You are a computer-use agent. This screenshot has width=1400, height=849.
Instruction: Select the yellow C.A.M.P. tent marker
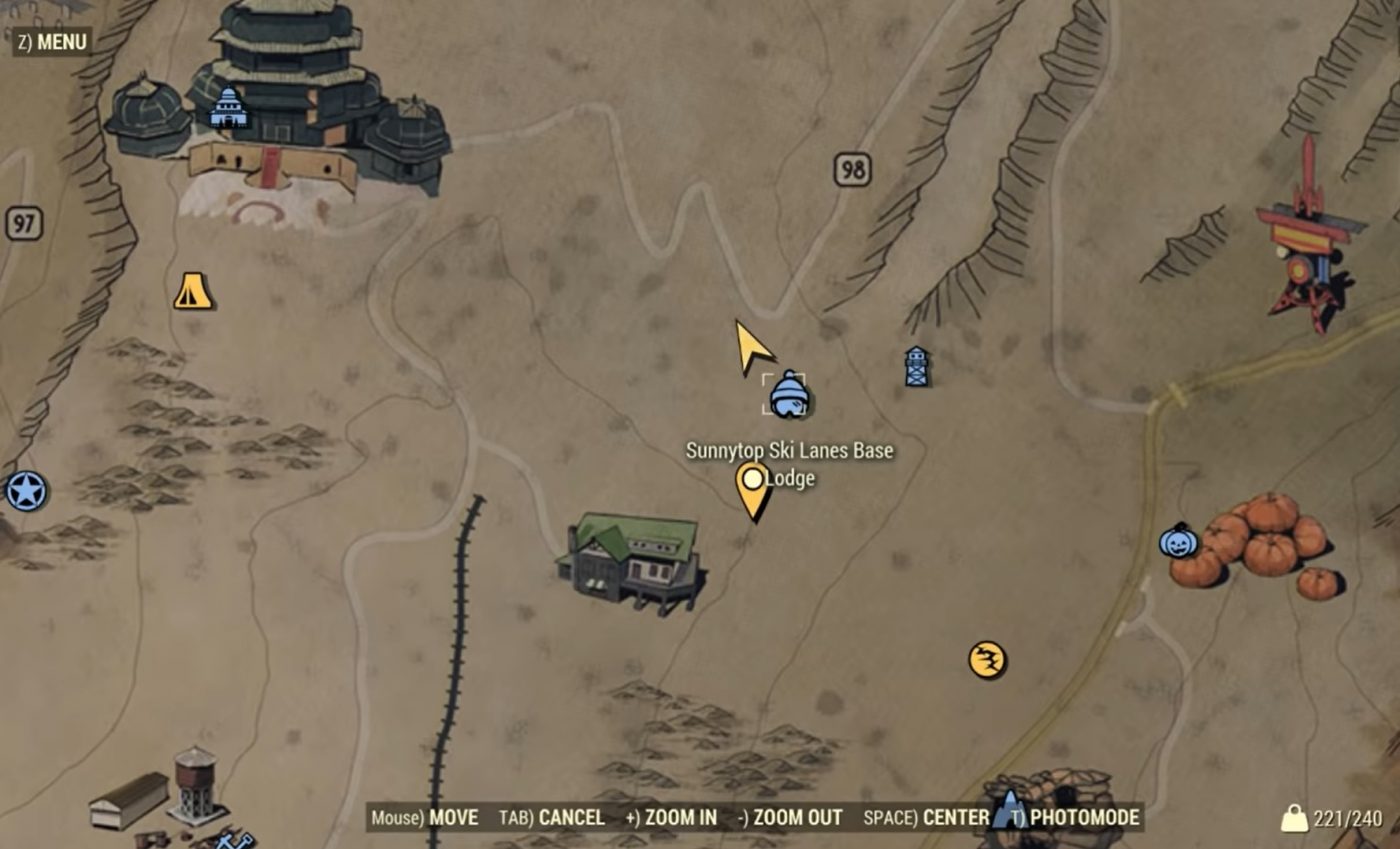(193, 291)
